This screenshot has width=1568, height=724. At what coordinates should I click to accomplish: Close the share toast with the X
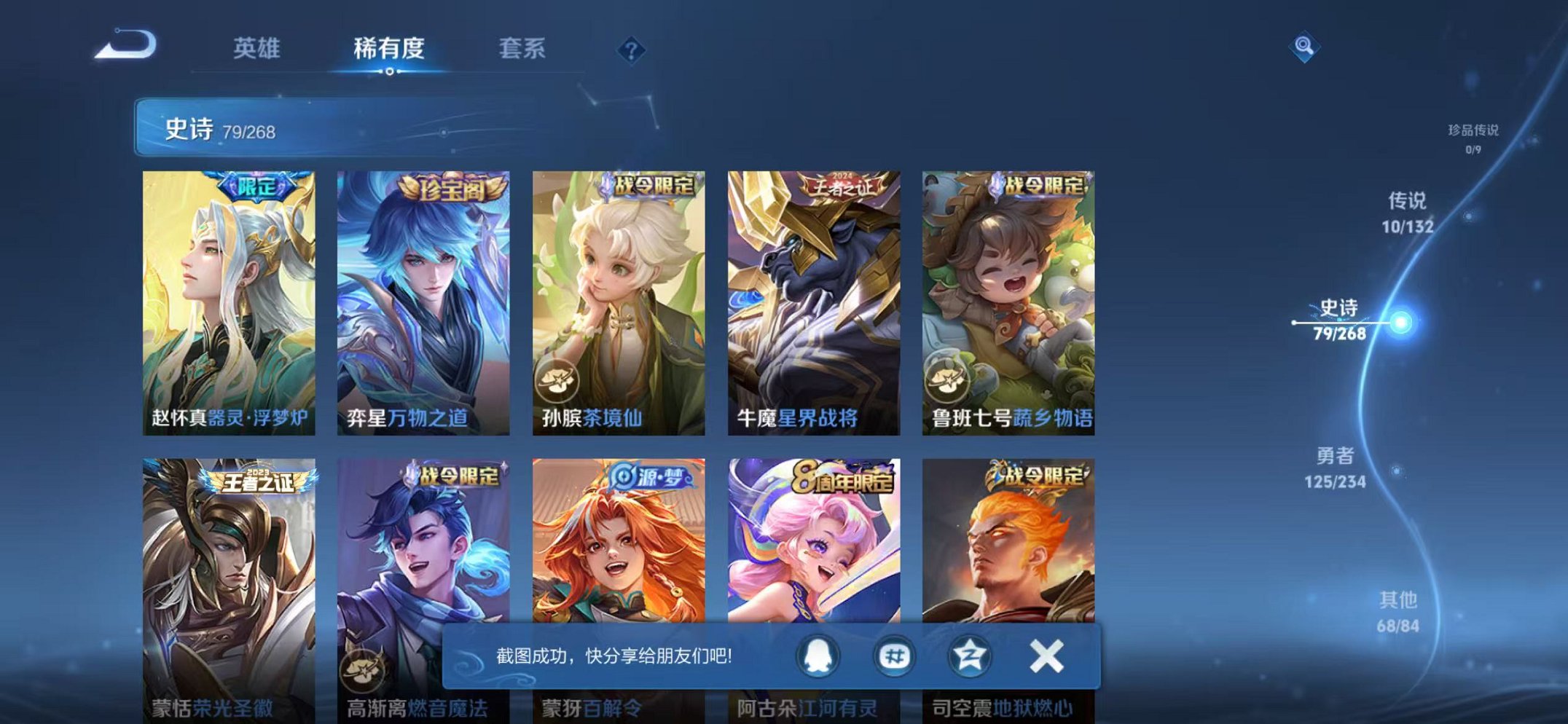pos(1047,658)
